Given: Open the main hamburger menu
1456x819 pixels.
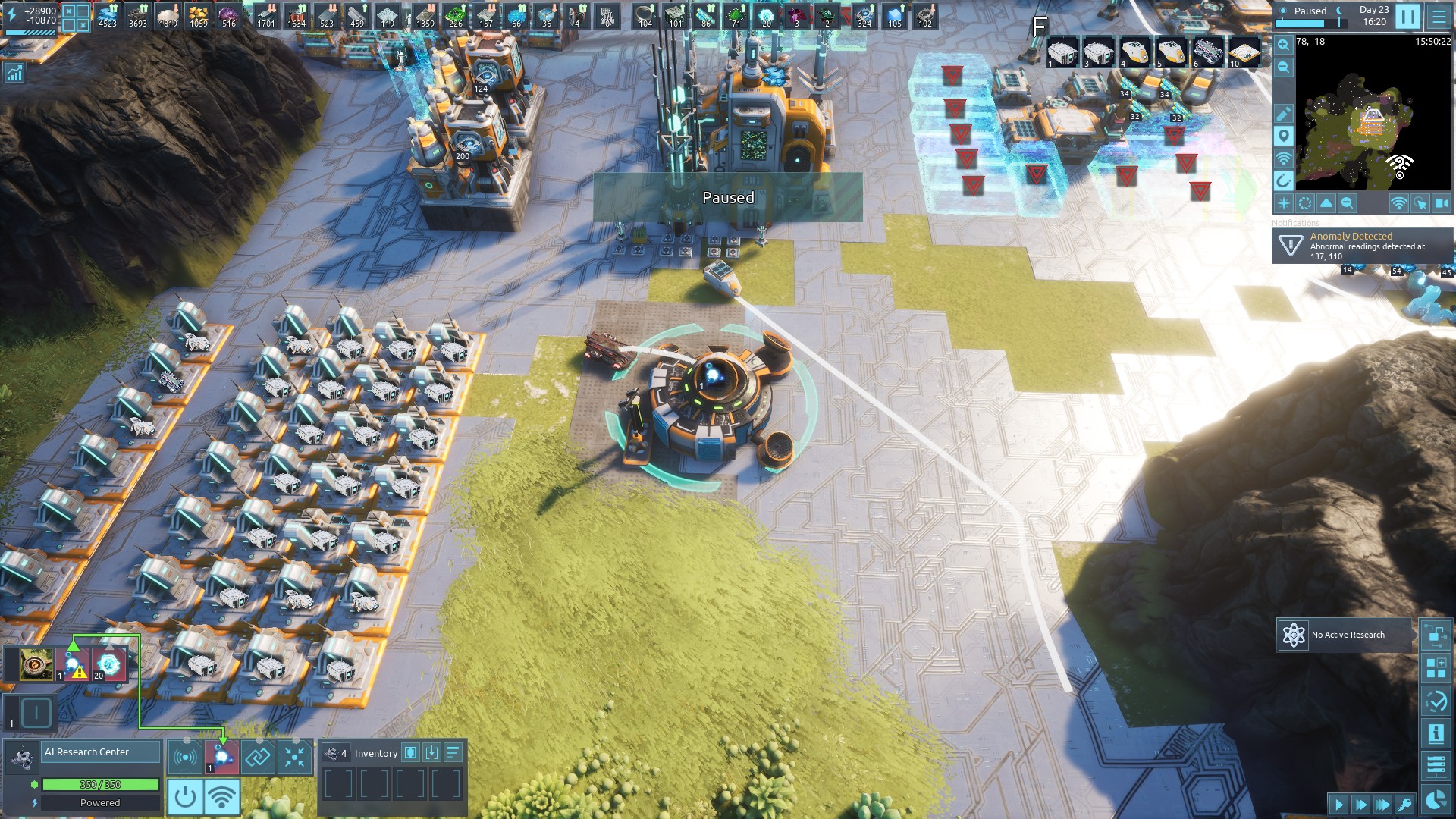Looking at the screenshot, I should coord(1439,16).
